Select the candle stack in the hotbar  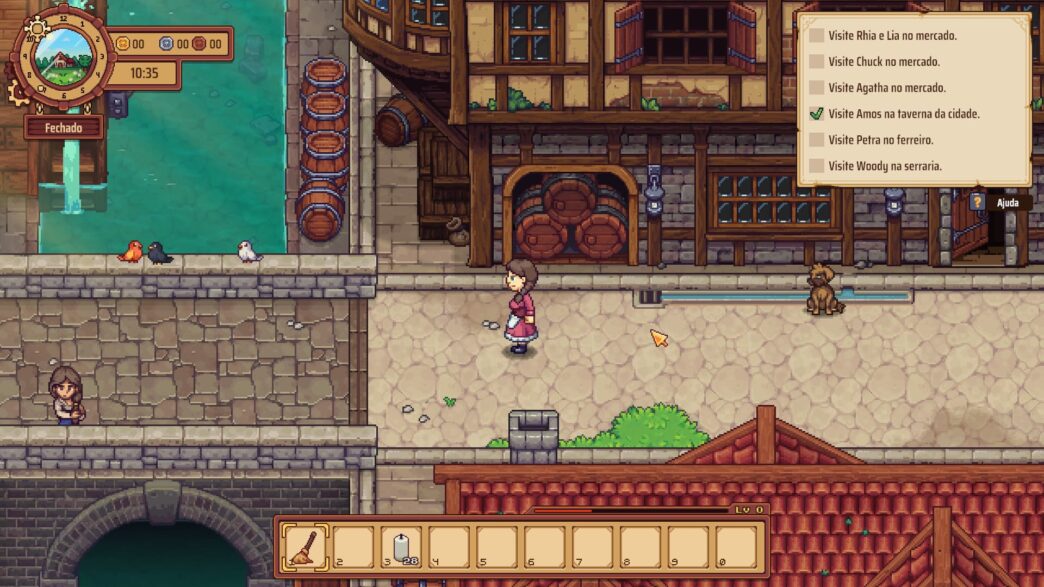pos(402,547)
